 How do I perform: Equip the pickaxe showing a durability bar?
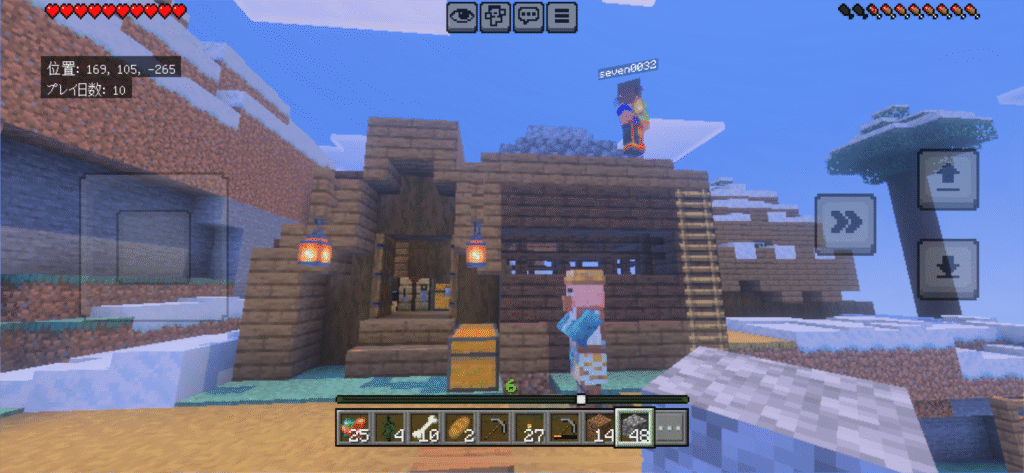(x=567, y=427)
